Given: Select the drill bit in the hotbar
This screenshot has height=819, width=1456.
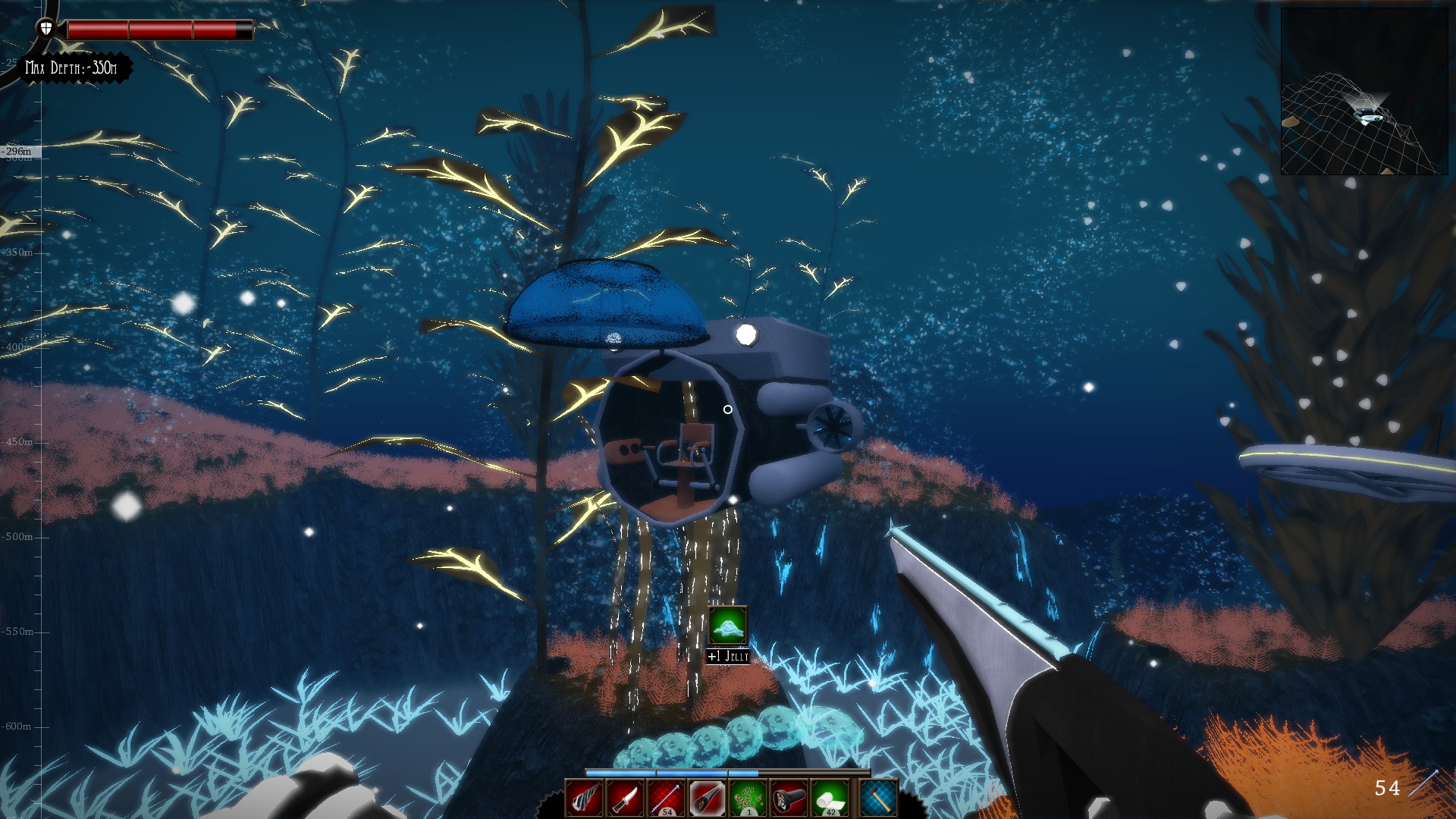Looking at the screenshot, I should [x=584, y=798].
